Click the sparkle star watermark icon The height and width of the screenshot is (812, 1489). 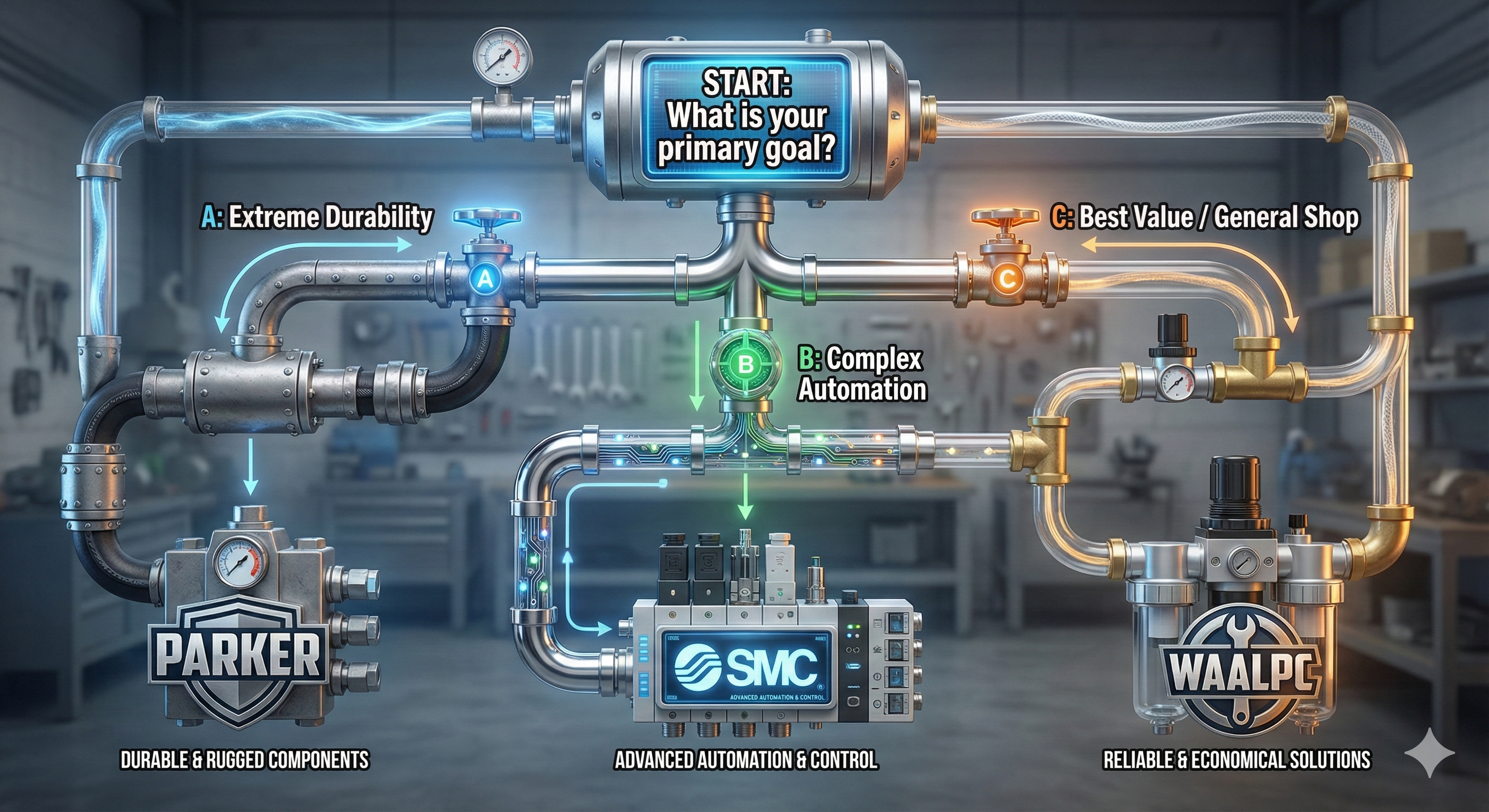(x=1429, y=752)
